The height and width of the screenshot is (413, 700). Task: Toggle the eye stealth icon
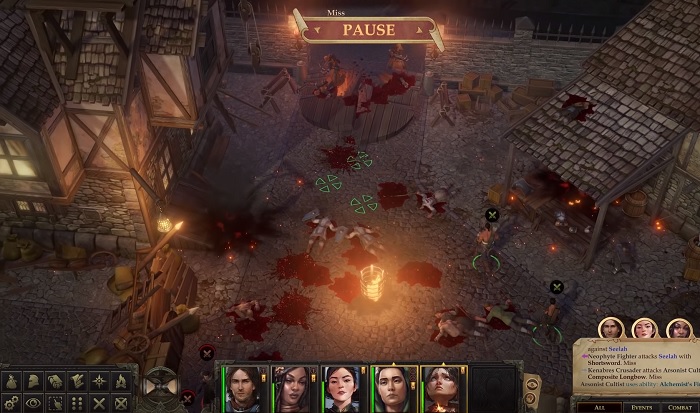31,403
